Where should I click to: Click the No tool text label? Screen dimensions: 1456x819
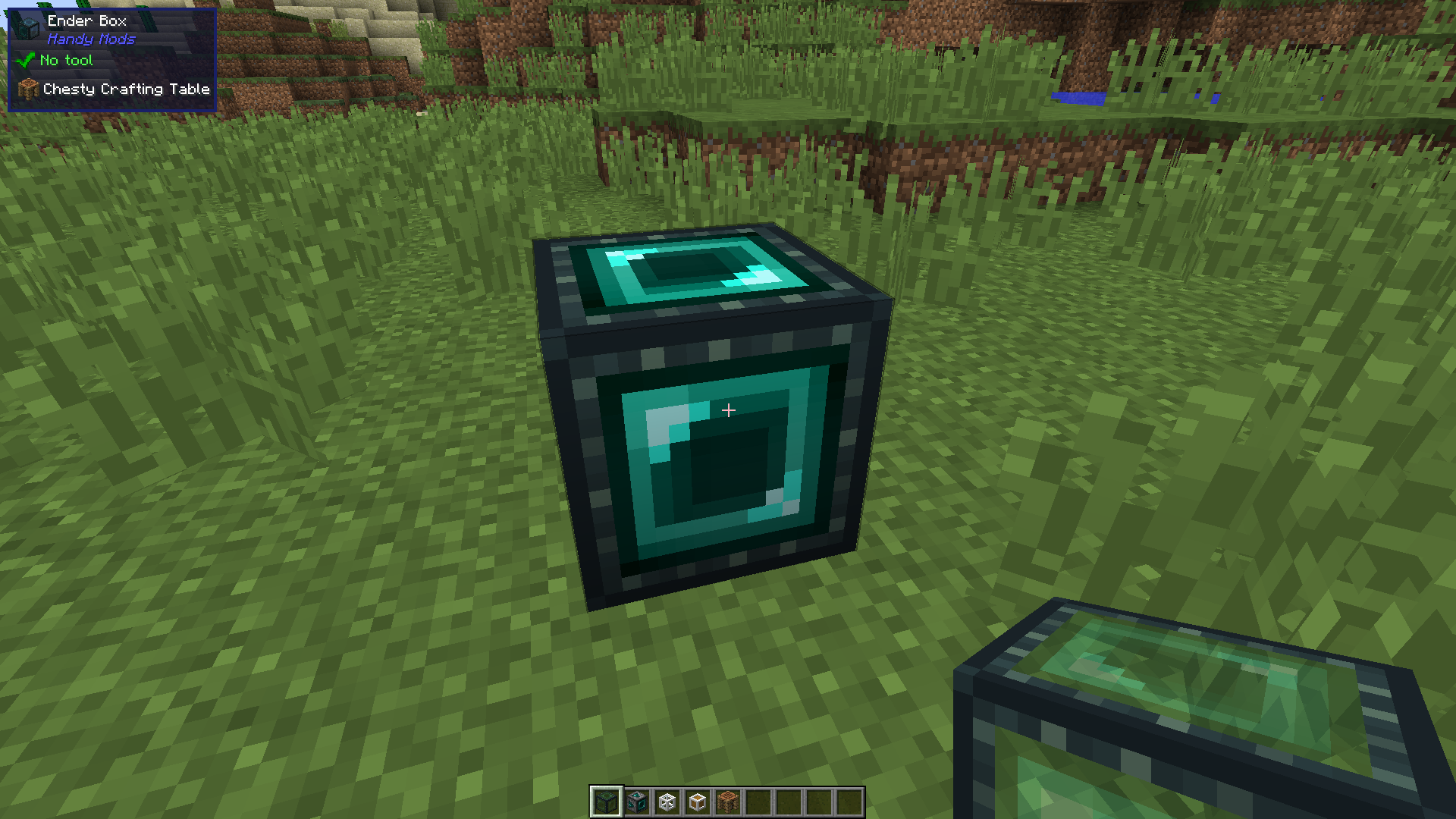click(67, 60)
